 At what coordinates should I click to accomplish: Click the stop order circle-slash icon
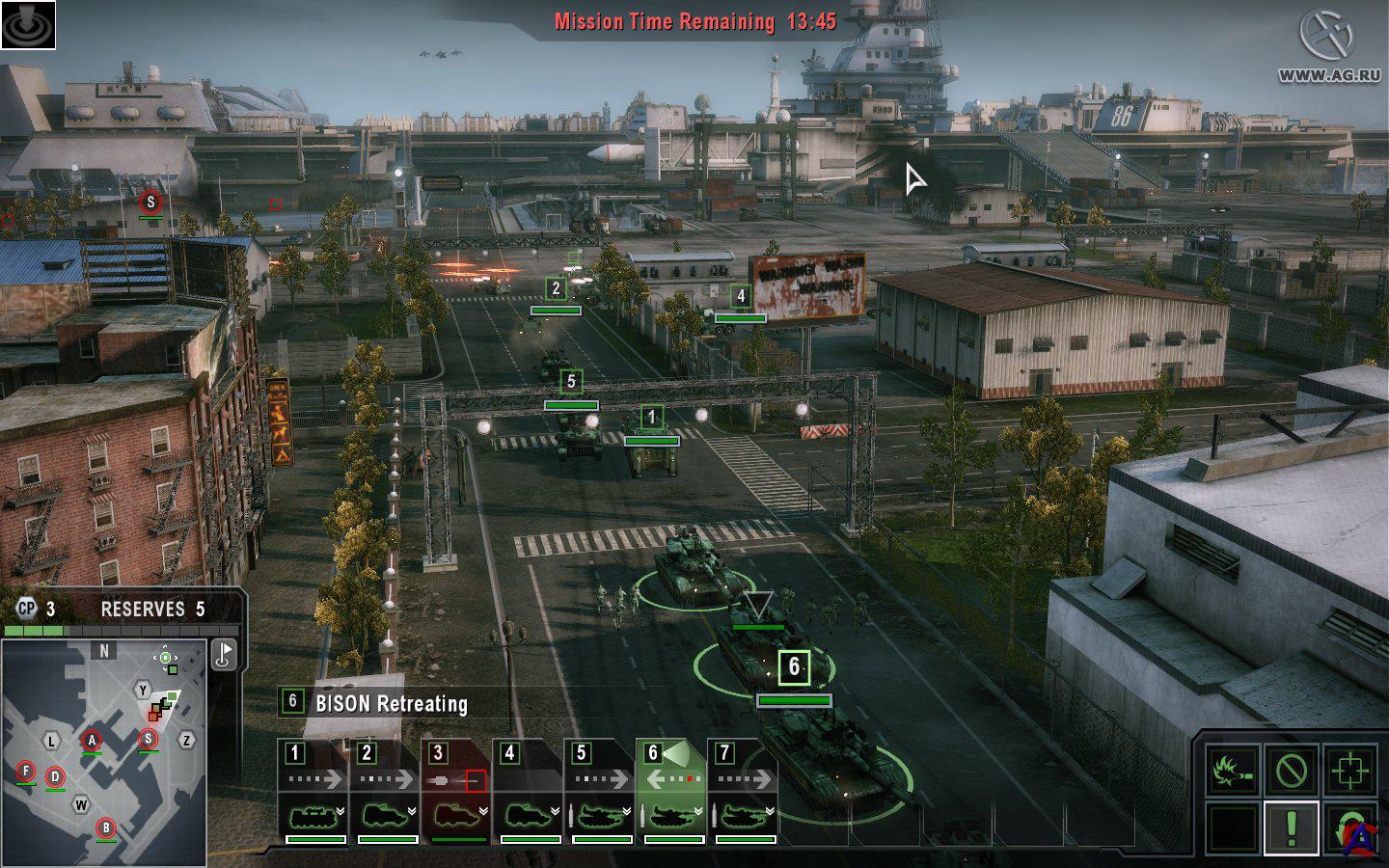(1291, 771)
